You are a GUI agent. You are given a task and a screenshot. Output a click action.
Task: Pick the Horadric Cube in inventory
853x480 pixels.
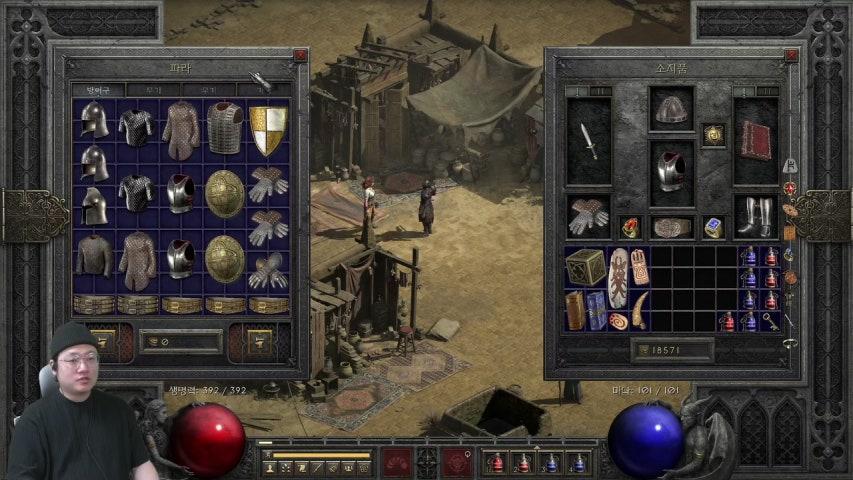click(x=585, y=267)
